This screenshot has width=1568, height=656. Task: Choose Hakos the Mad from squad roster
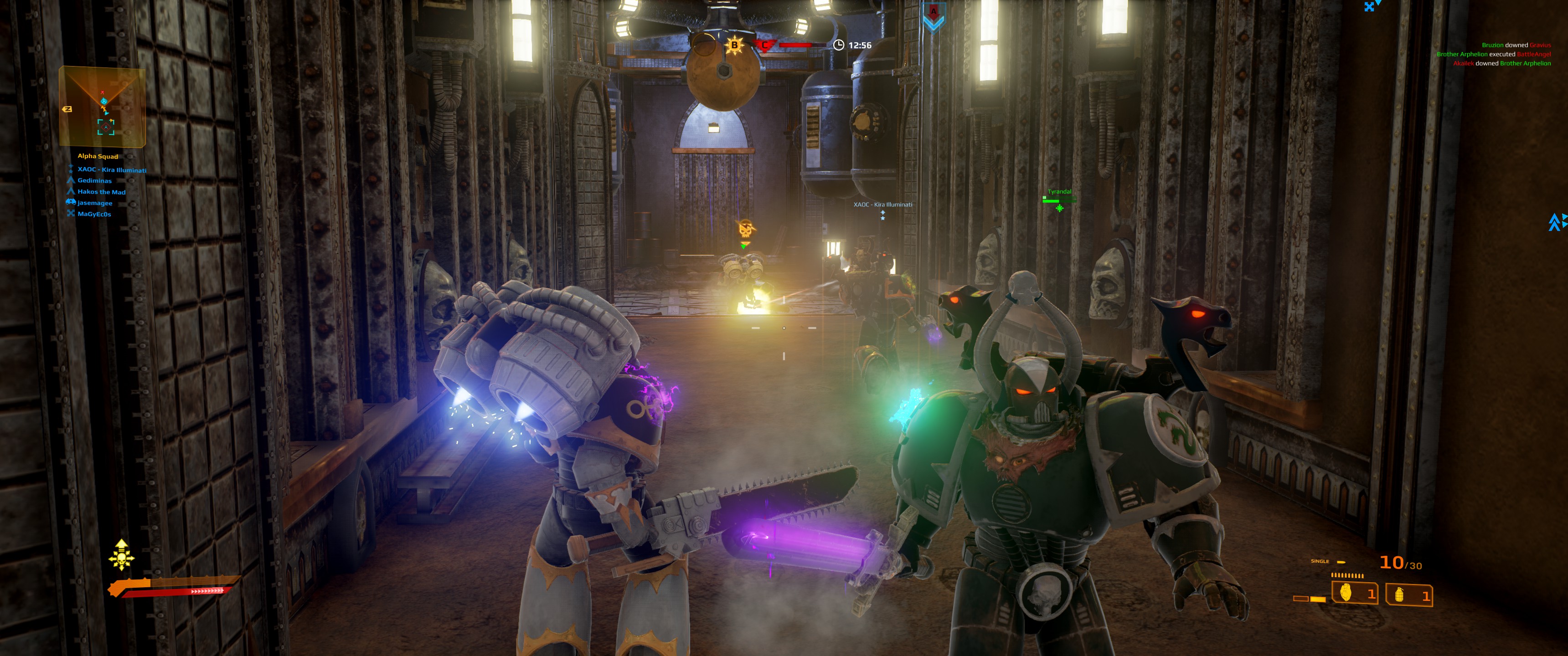[101, 192]
